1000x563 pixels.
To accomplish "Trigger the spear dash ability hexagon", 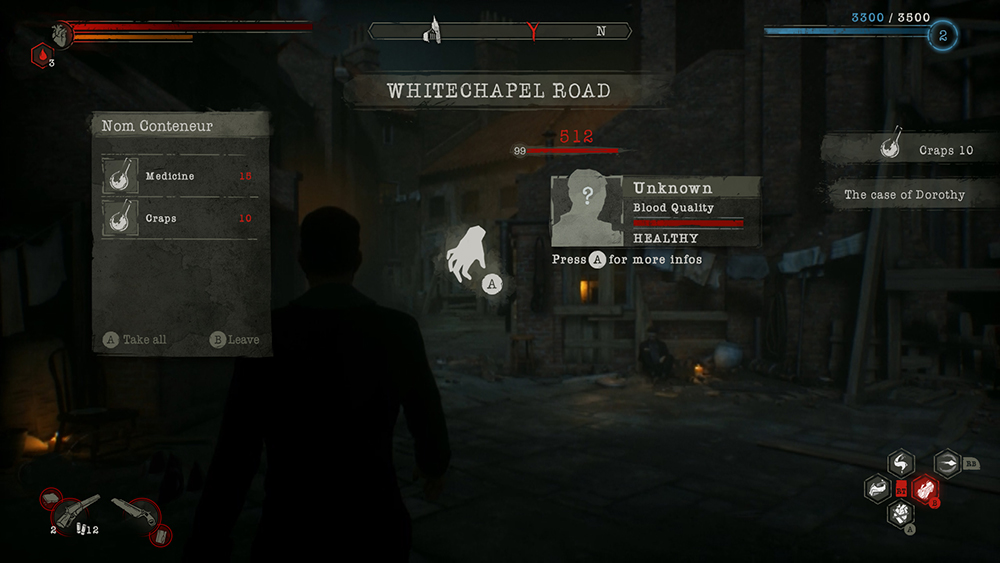I will 947,463.
